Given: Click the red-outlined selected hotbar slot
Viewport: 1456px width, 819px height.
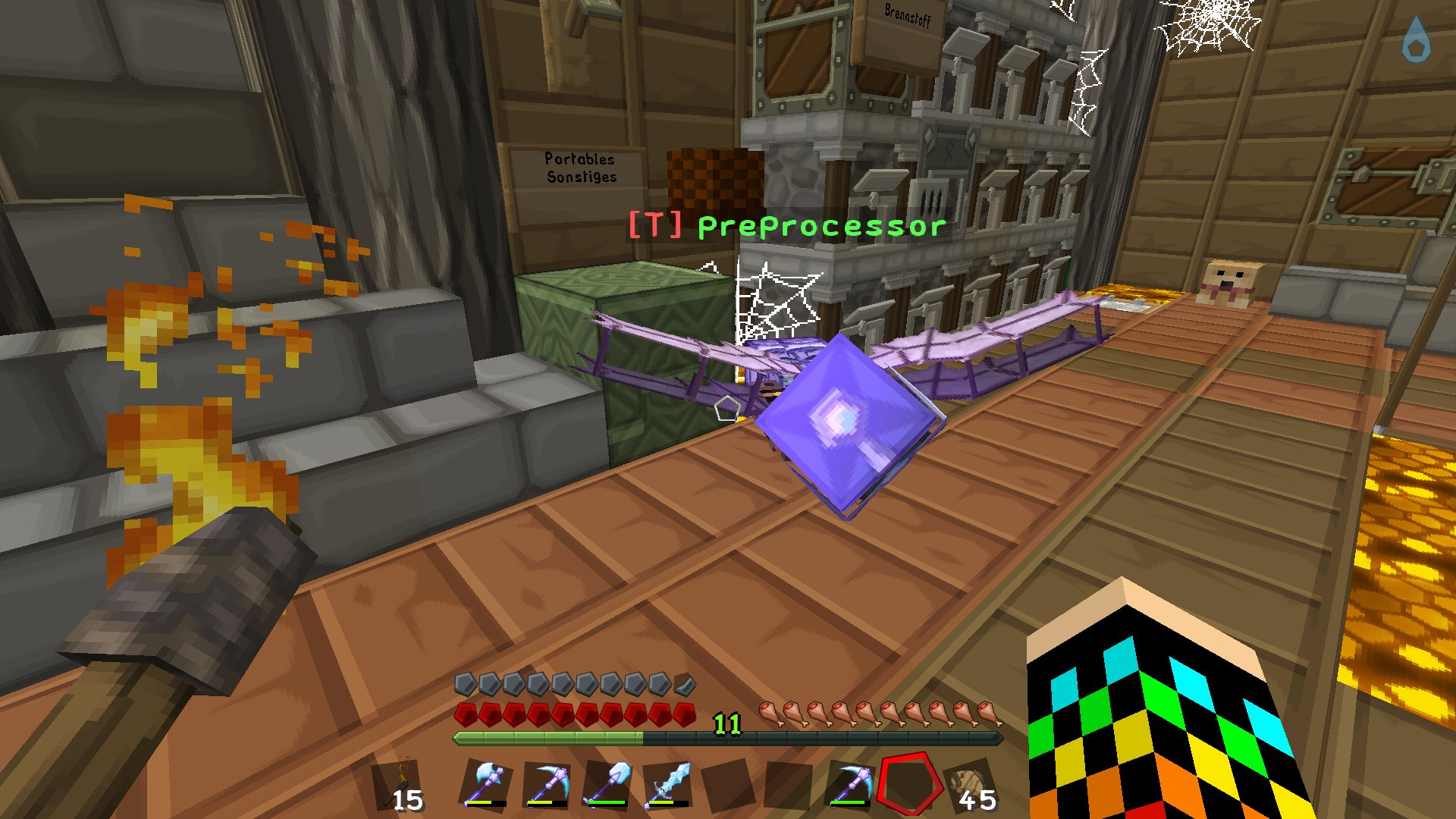Looking at the screenshot, I should [x=910, y=783].
